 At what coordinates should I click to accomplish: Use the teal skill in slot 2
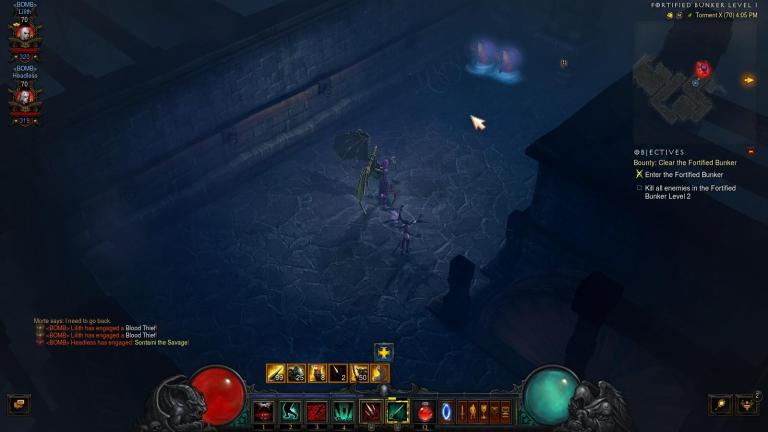pyautogui.click(x=291, y=411)
